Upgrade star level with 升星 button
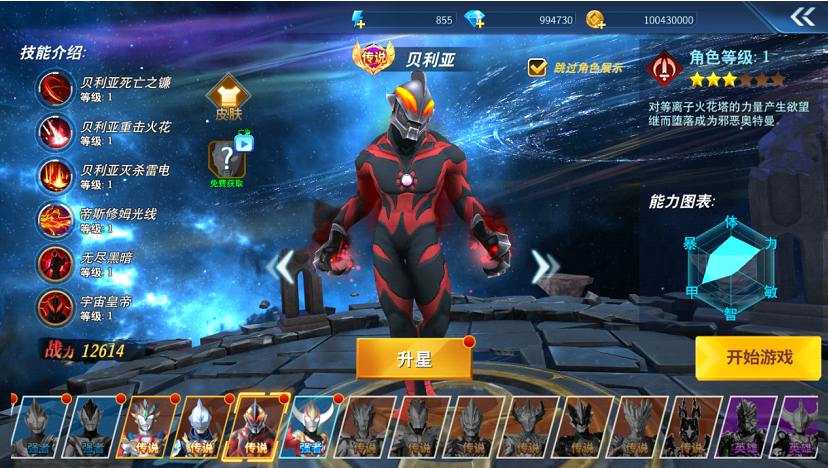Viewport: 828px width, 468px height. (414, 359)
